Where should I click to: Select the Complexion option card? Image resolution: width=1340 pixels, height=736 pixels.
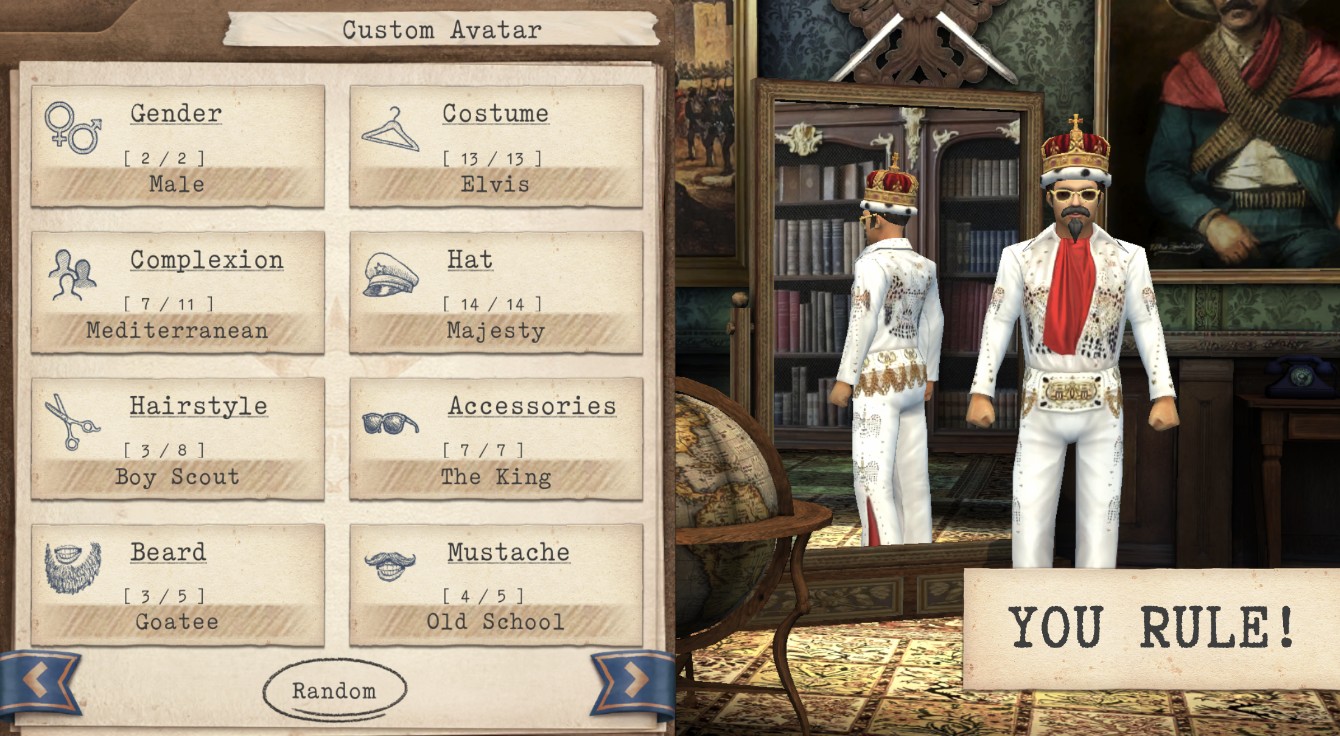178,292
